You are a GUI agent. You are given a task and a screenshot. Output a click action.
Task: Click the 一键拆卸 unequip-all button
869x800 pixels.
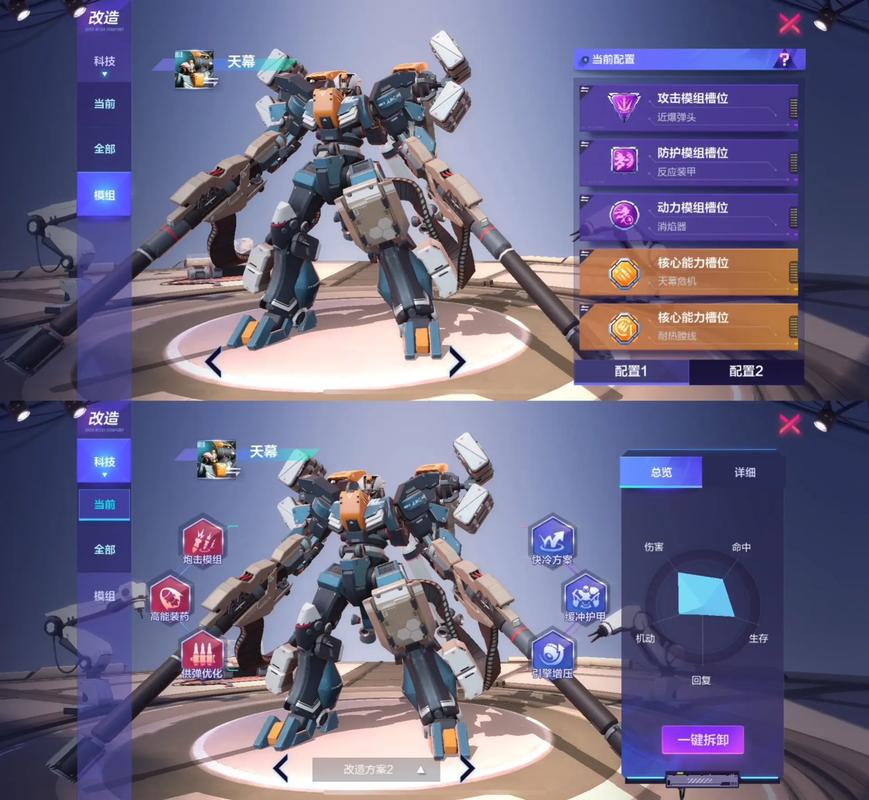[702, 740]
